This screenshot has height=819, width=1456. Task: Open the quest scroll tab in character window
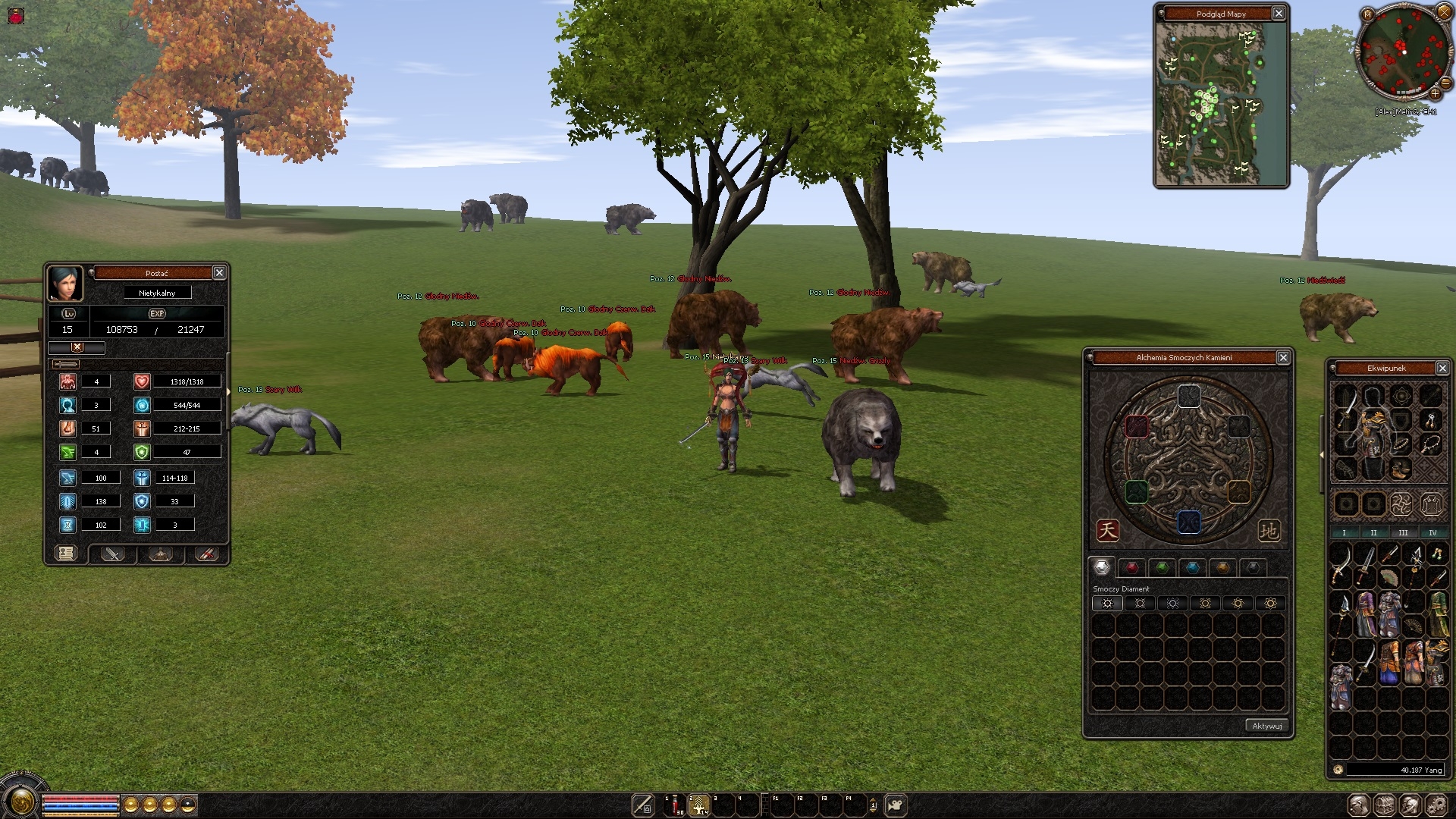pos(66,554)
